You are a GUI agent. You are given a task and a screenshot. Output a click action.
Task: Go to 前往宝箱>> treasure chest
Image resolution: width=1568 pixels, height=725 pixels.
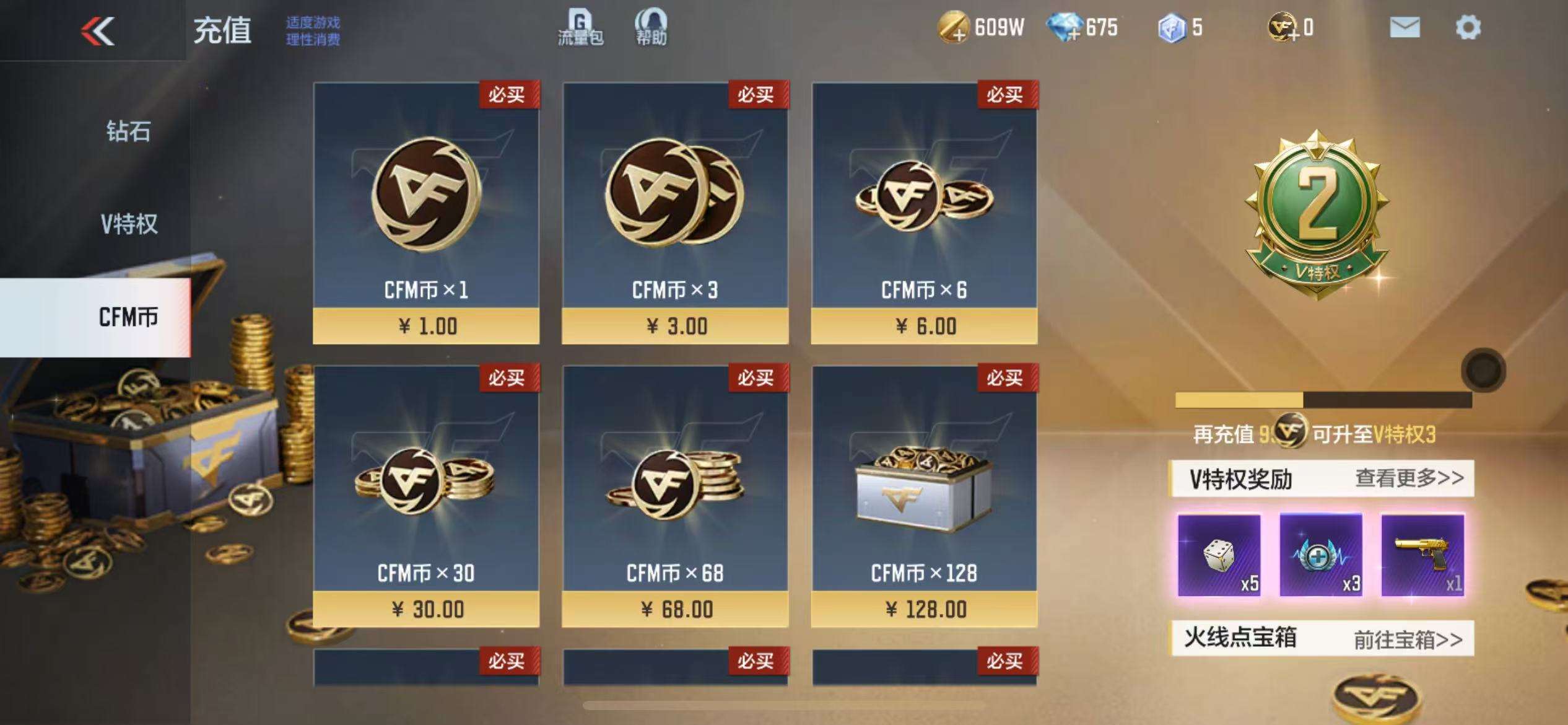point(1408,639)
